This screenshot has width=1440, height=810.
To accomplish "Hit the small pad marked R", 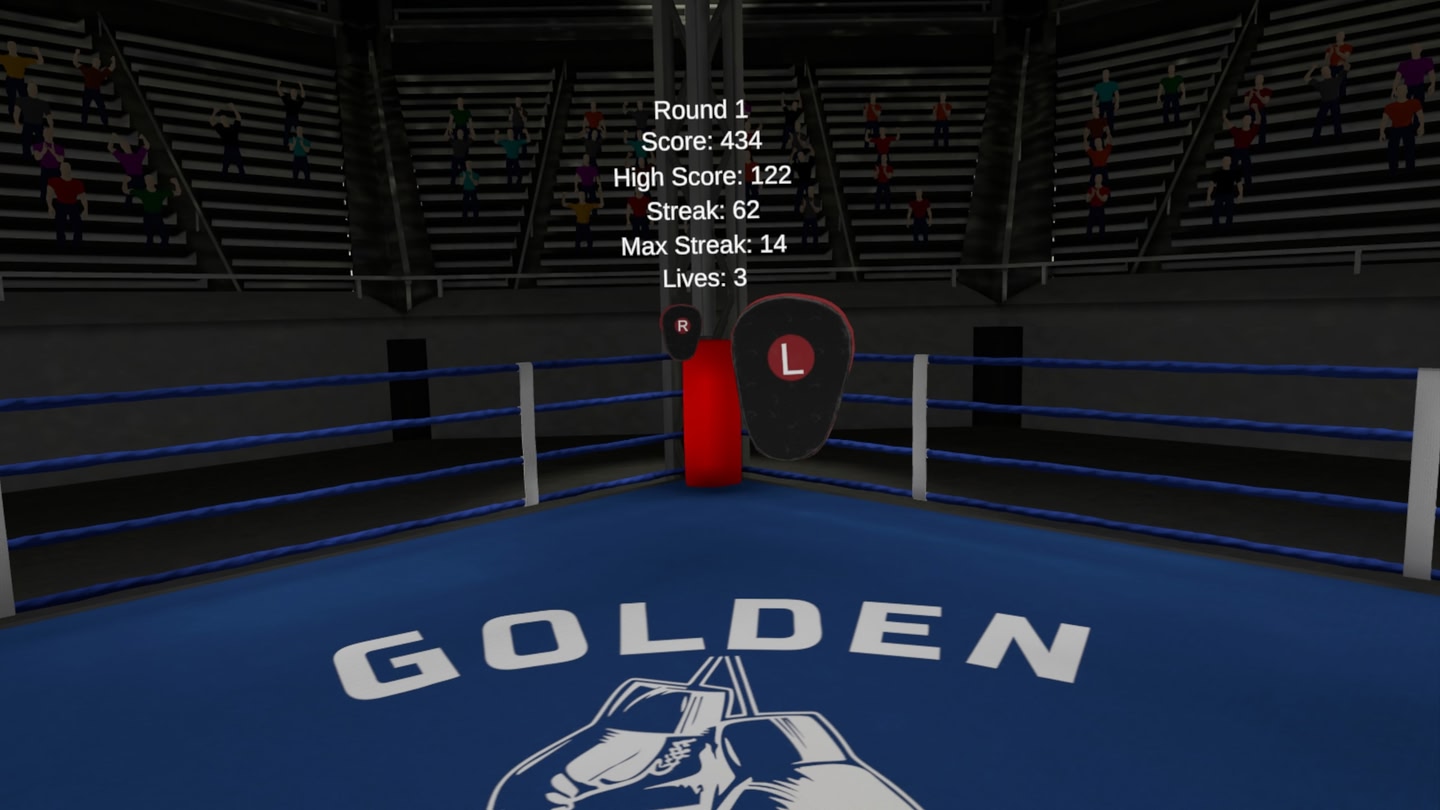I will pyautogui.click(x=680, y=332).
